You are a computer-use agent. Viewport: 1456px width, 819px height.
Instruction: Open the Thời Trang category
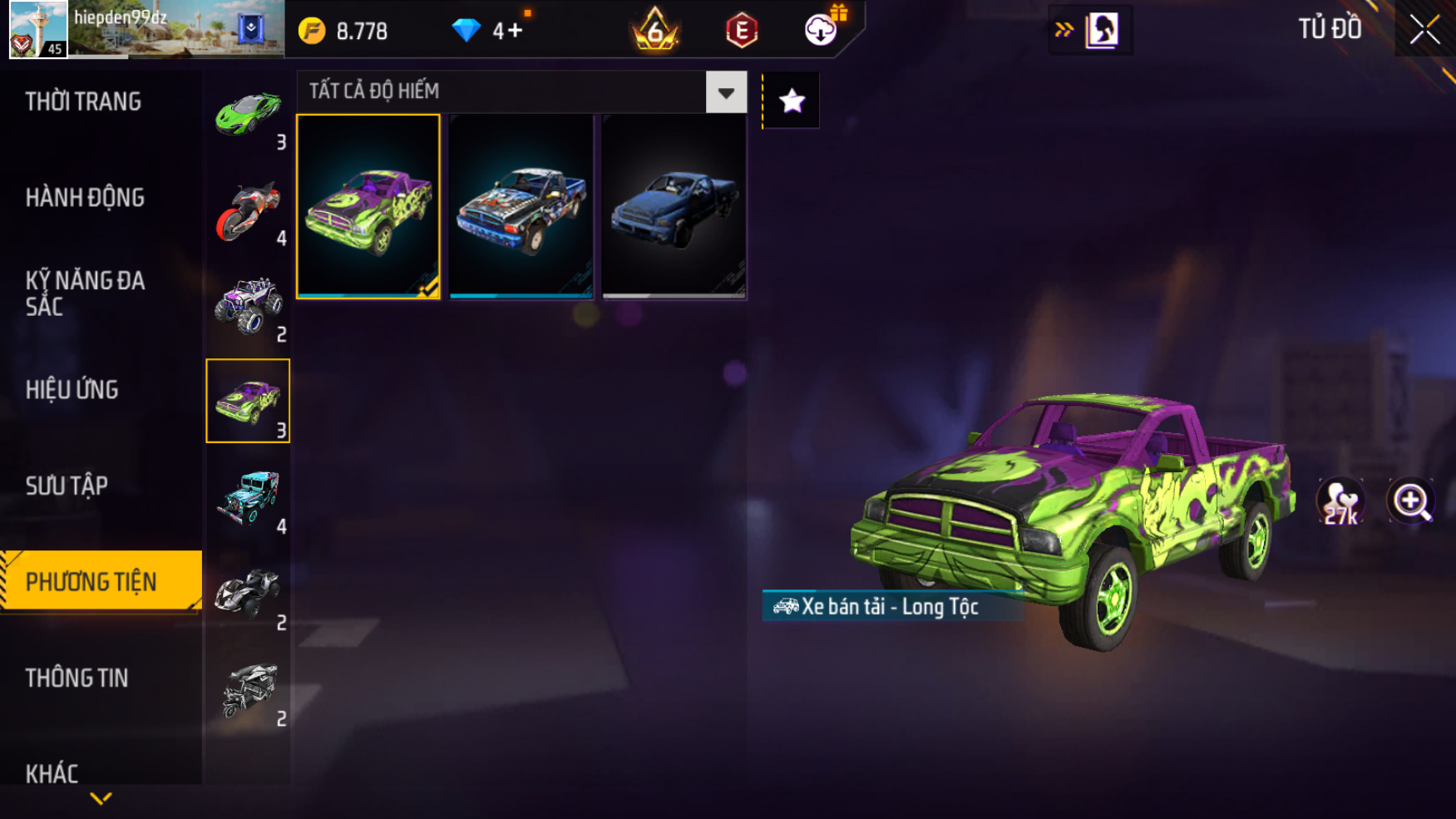(x=83, y=101)
